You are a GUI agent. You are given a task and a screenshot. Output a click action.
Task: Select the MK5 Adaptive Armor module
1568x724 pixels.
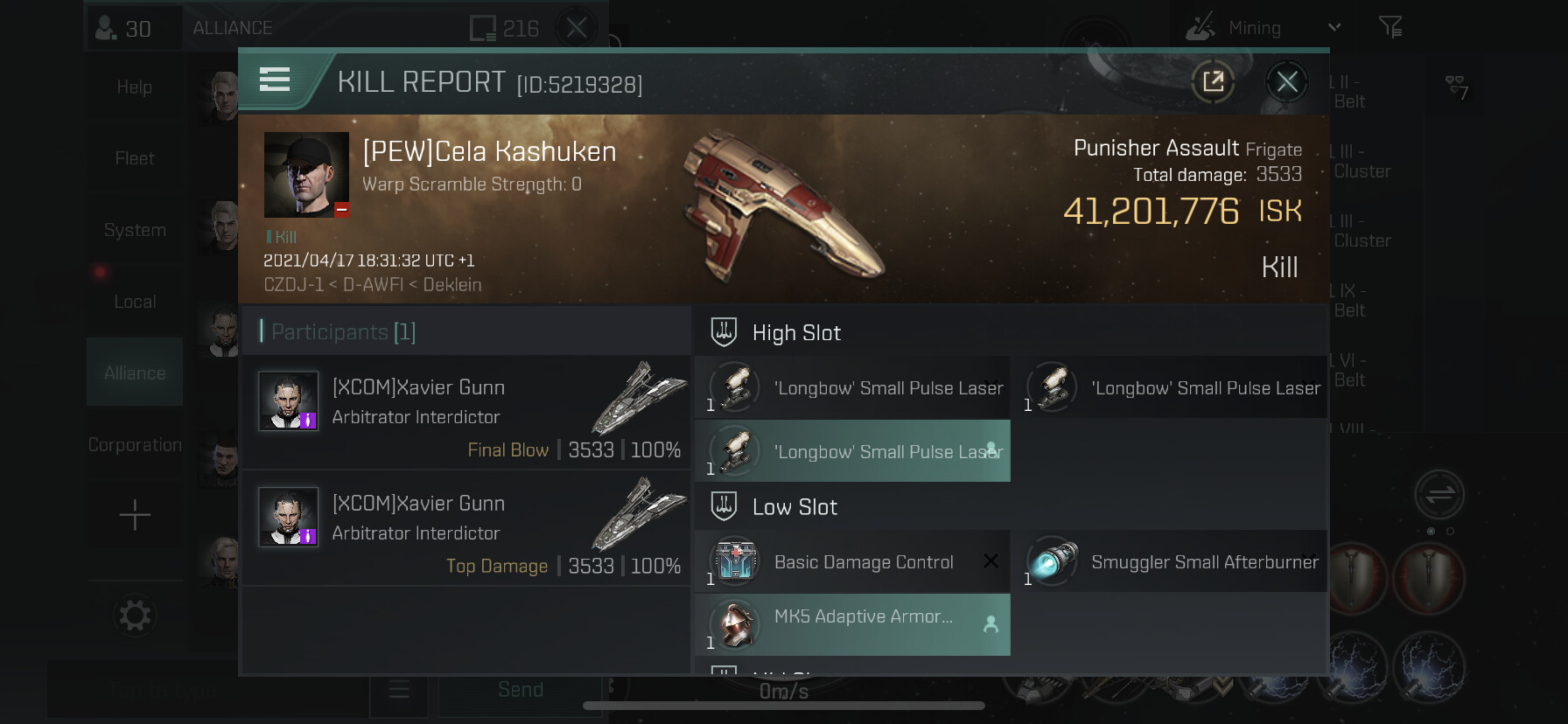point(853,624)
